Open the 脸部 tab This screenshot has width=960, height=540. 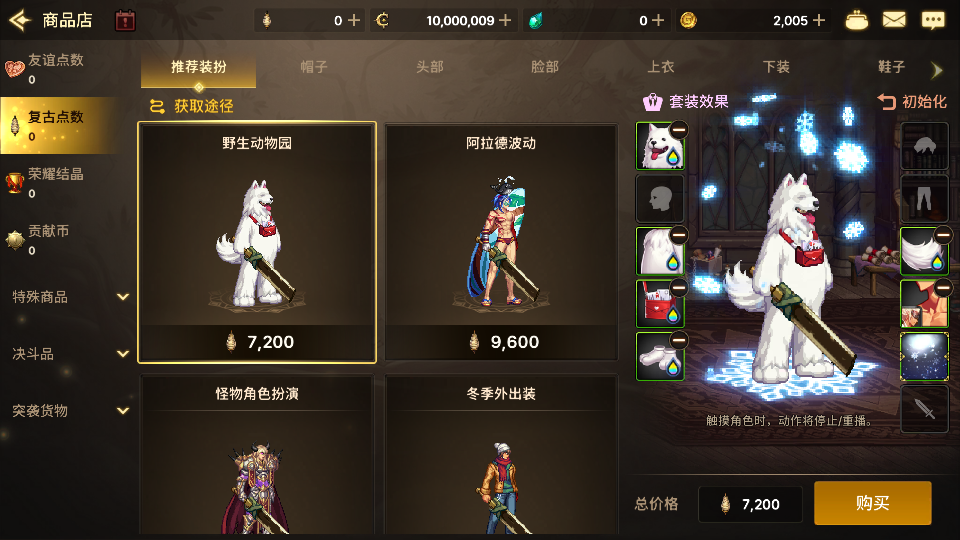point(545,67)
